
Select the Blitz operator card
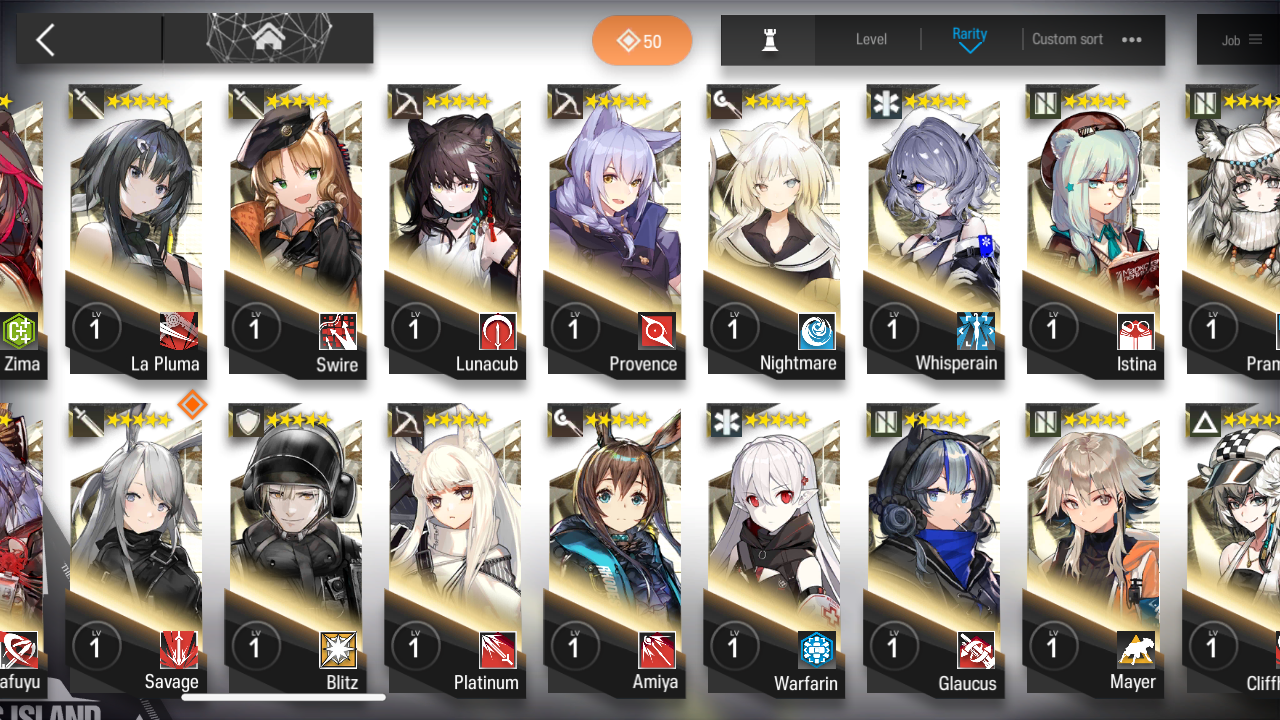pyautogui.click(x=295, y=550)
